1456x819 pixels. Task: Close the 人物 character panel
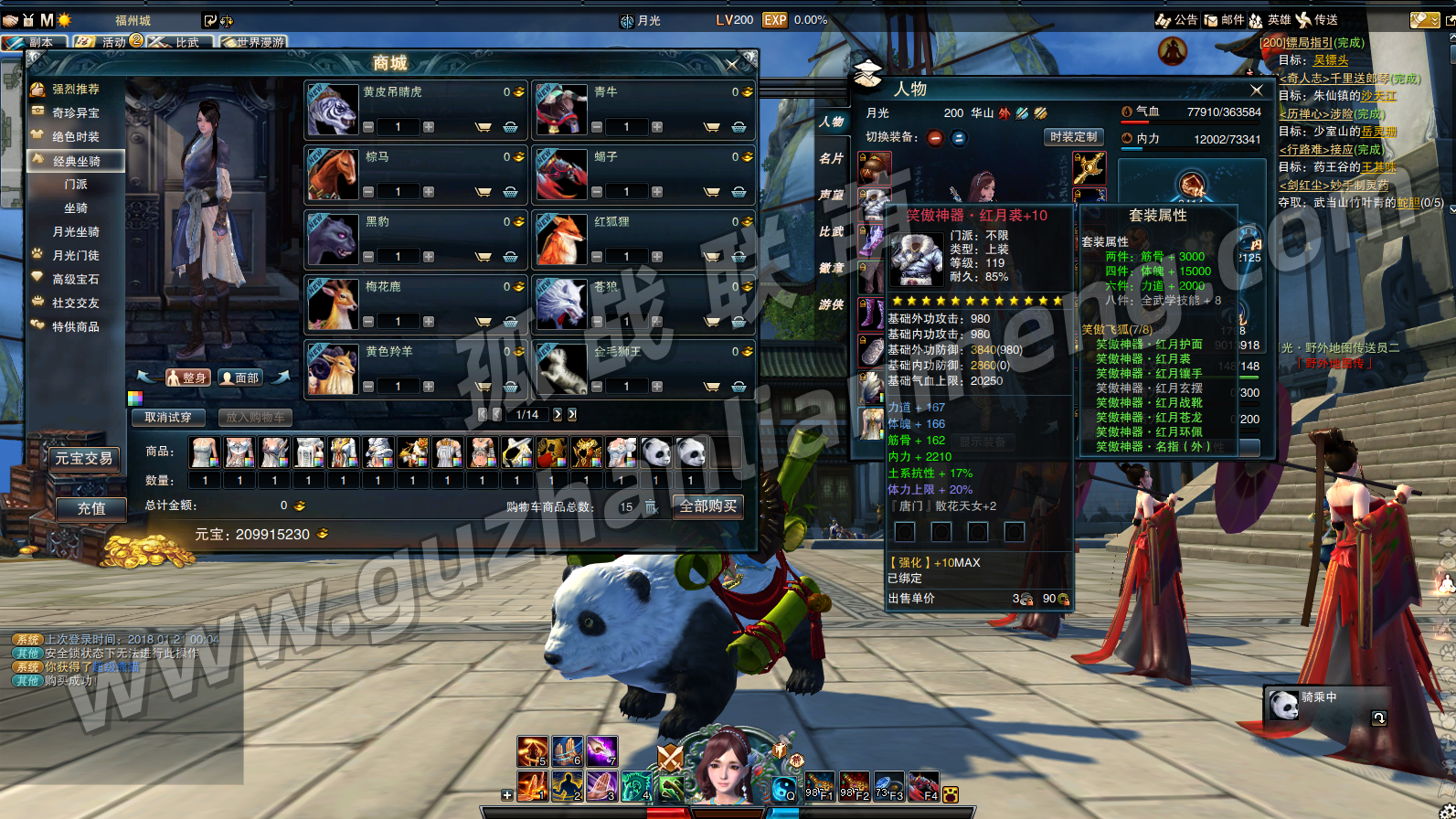[x=1257, y=90]
